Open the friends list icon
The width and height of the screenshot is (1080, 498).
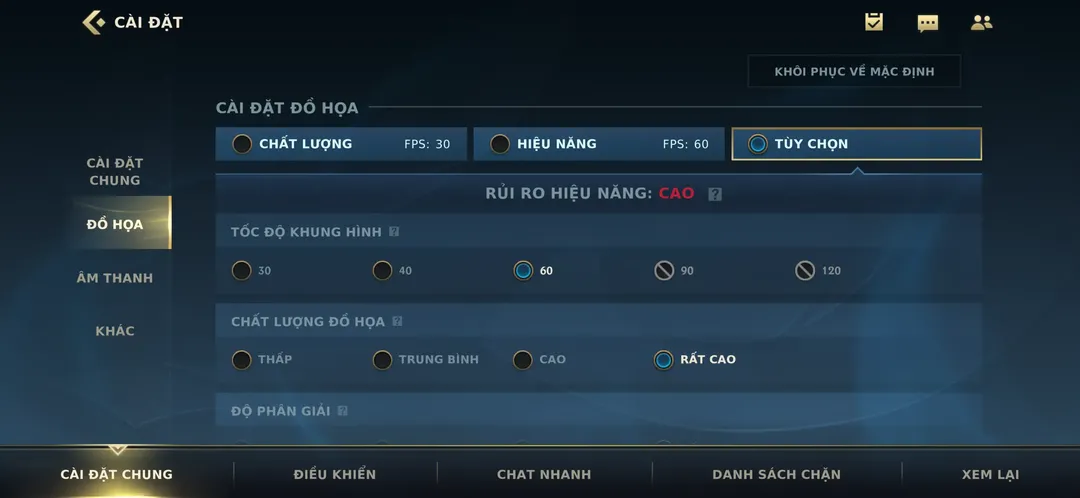click(x=982, y=22)
